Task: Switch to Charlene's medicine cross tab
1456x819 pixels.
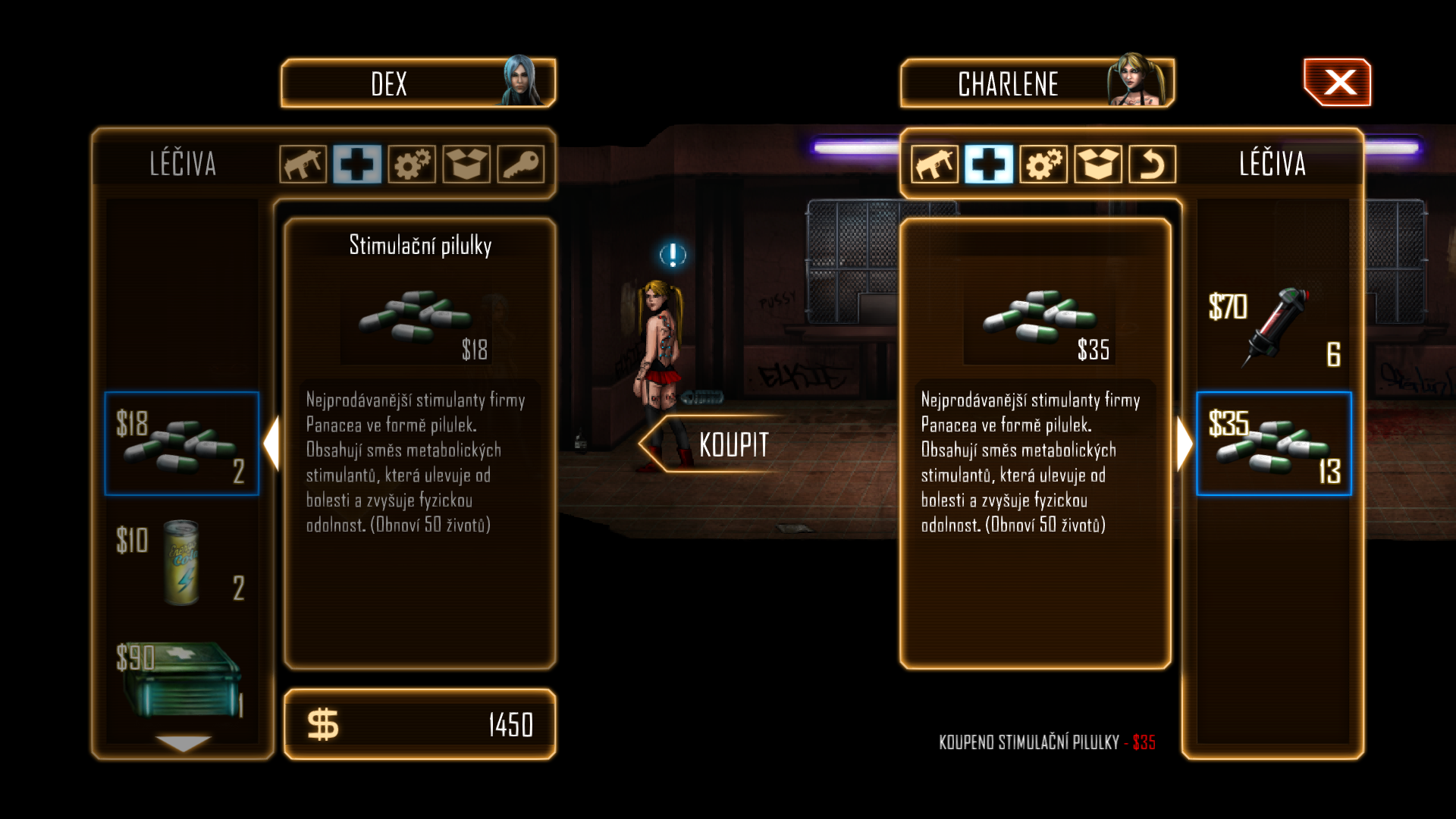Action: click(x=989, y=164)
